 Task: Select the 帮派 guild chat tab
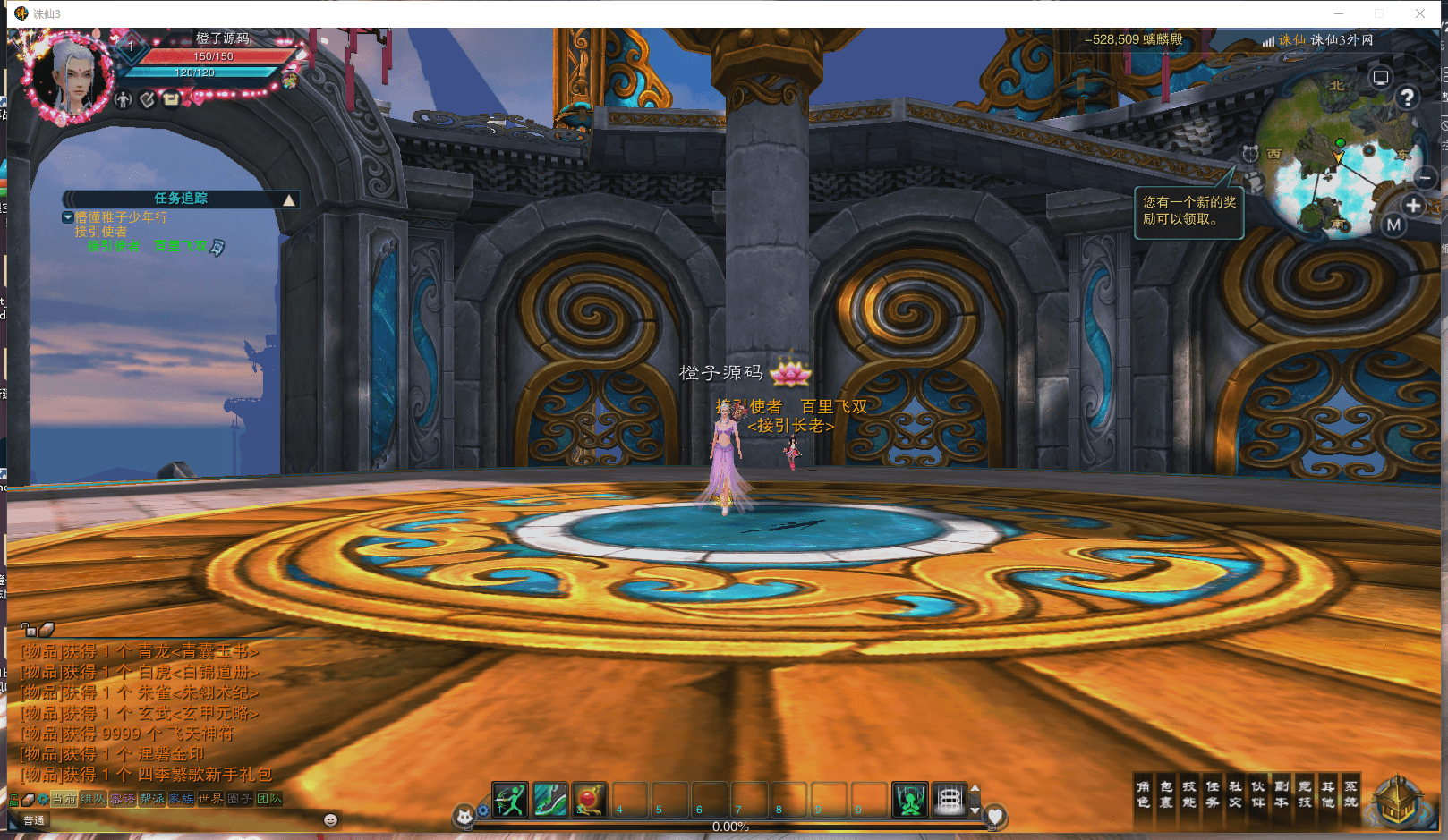click(152, 799)
